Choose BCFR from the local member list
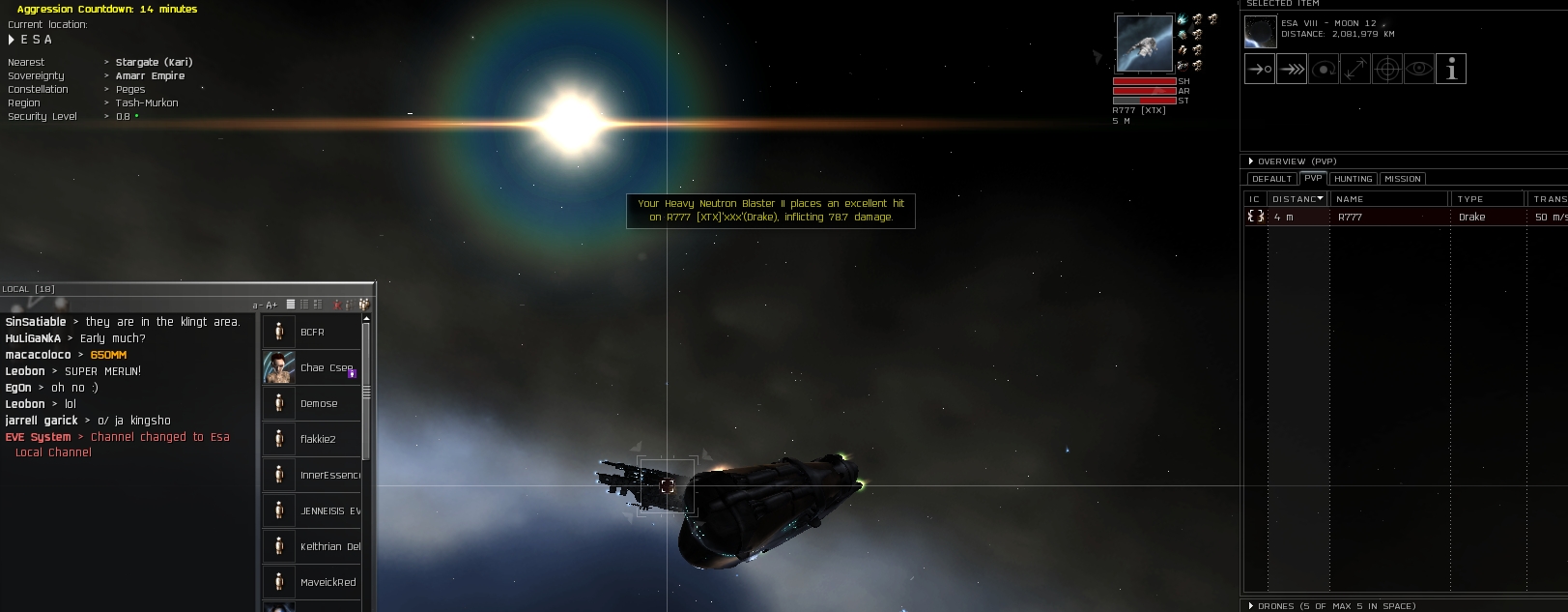This screenshot has width=1568, height=612. point(311,332)
